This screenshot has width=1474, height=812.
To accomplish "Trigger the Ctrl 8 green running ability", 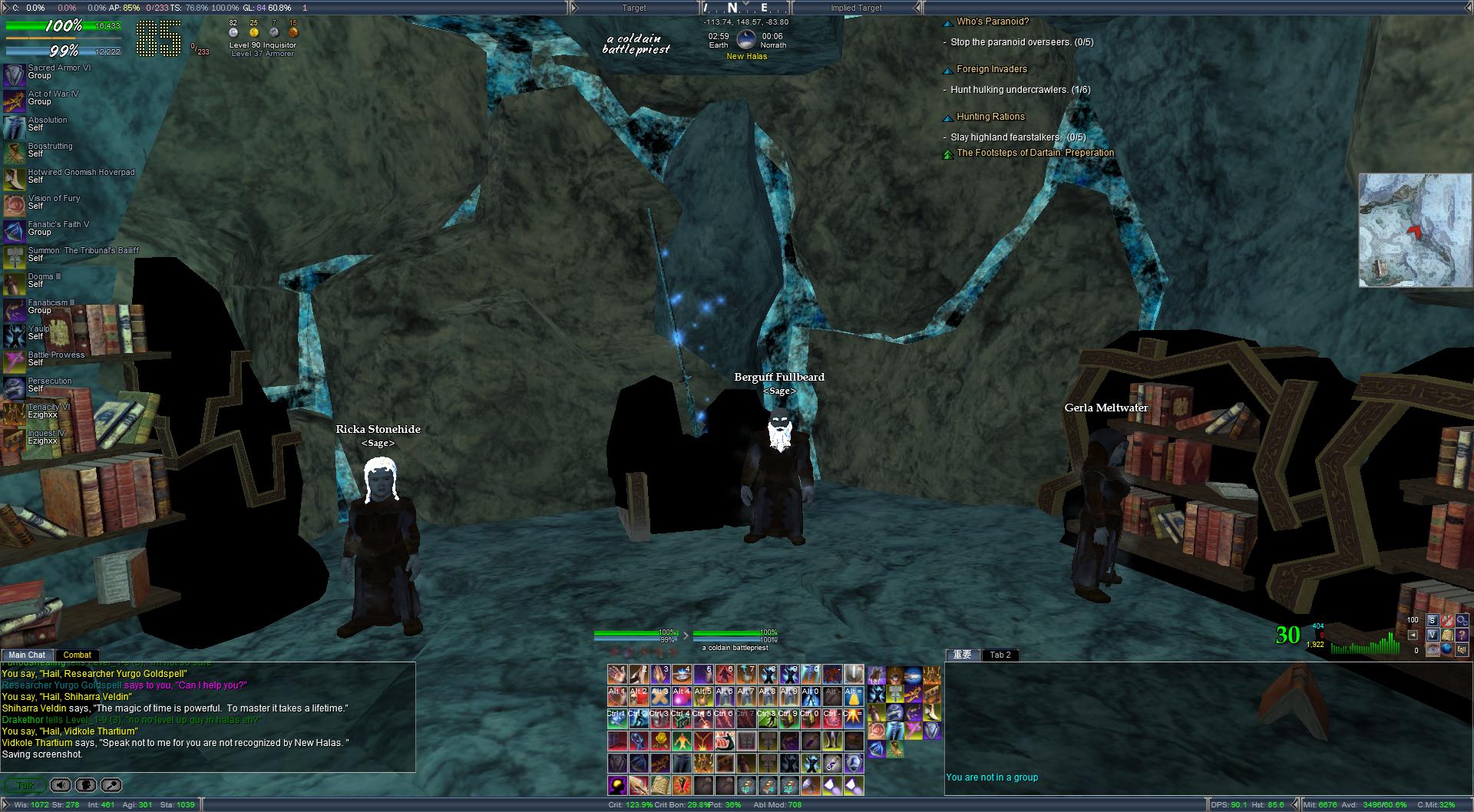I will click(768, 719).
